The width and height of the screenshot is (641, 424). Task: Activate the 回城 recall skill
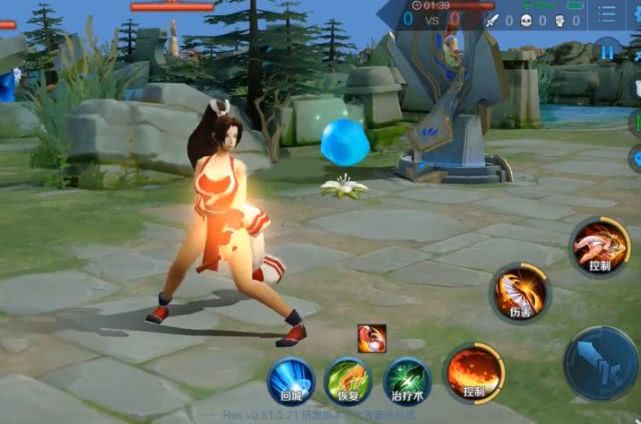coord(290,381)
